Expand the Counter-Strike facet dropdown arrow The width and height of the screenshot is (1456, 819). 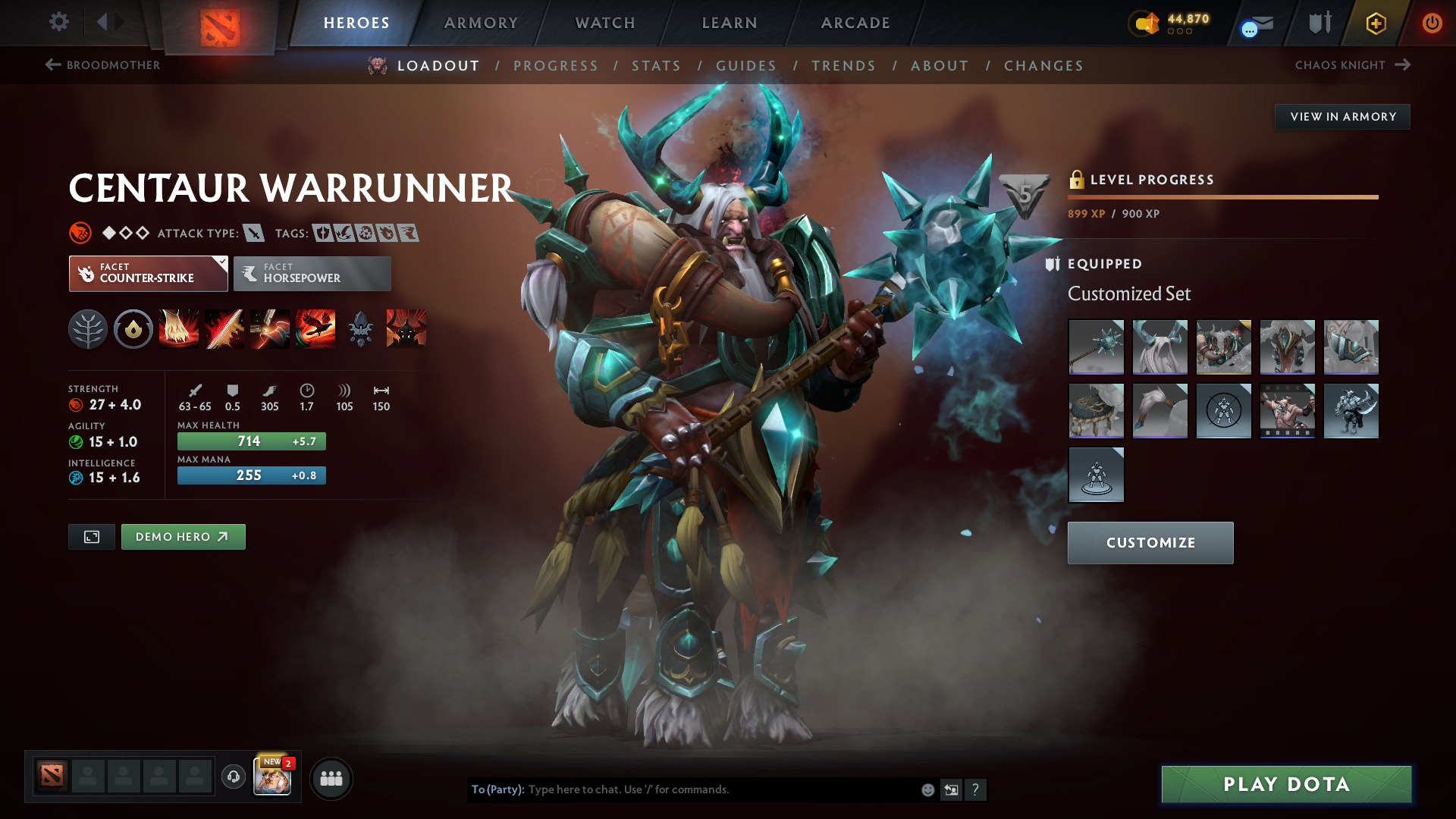[x=221, y=263]
